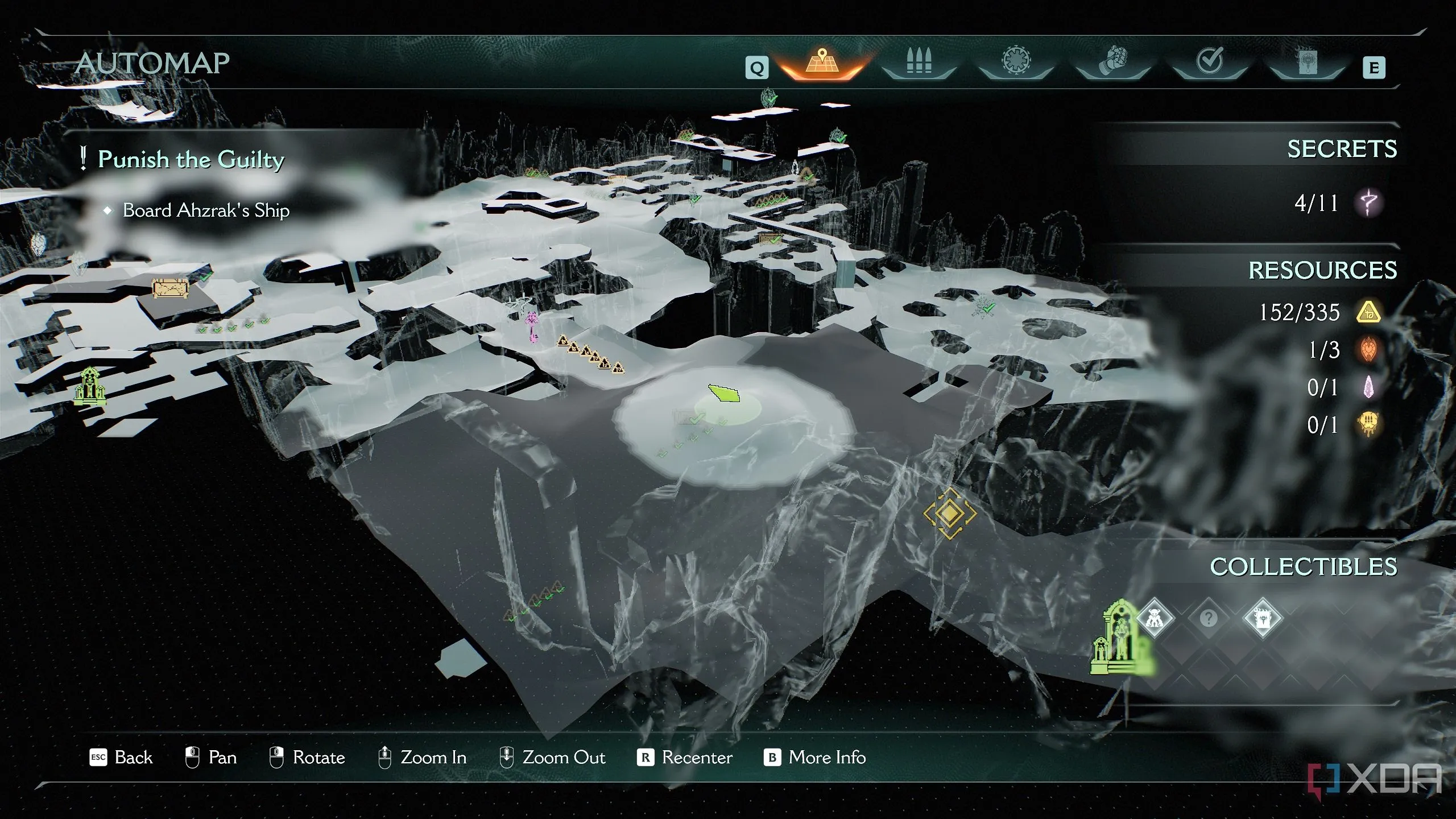
Task: Select the demon toy collectible icon
Action: pyautogui.click(x=1155, y=618)
